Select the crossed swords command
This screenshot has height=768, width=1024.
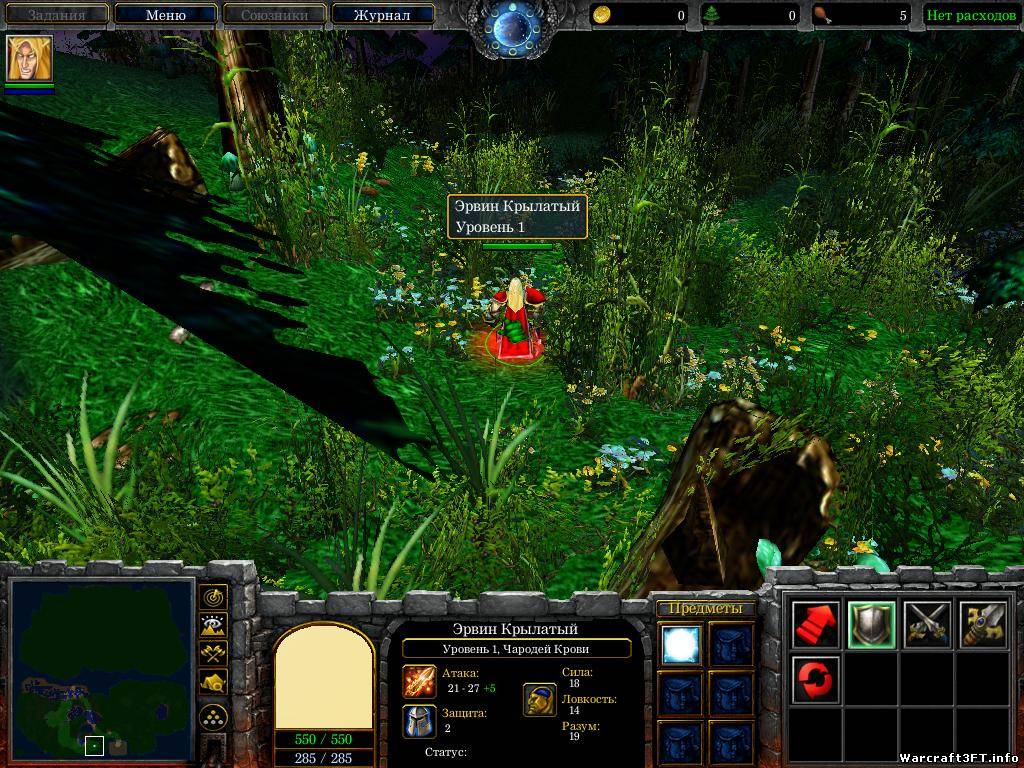click(x=926, y=625)
